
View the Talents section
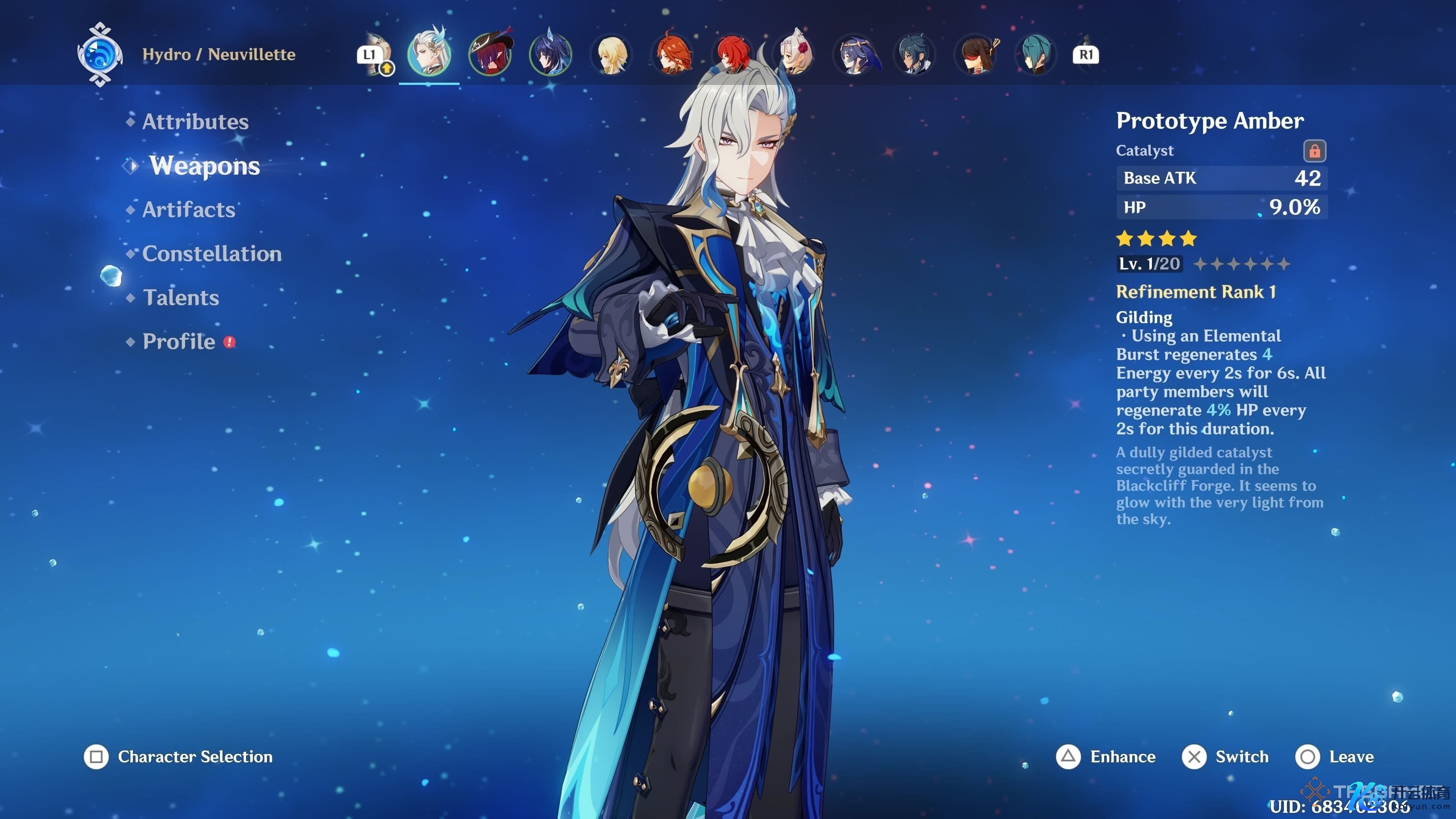180,298
